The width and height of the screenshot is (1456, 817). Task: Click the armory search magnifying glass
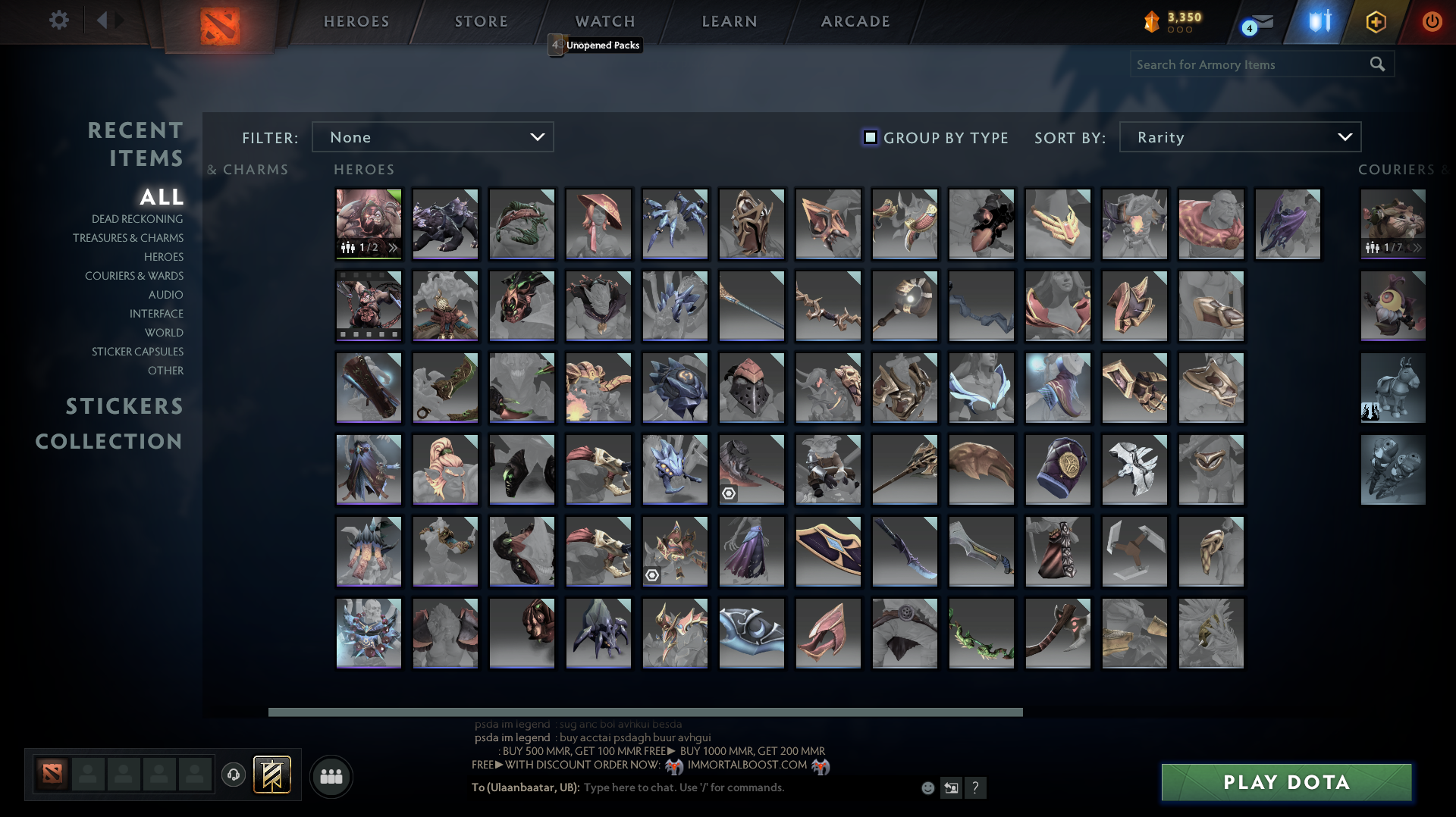click(x=1377, y=64)
